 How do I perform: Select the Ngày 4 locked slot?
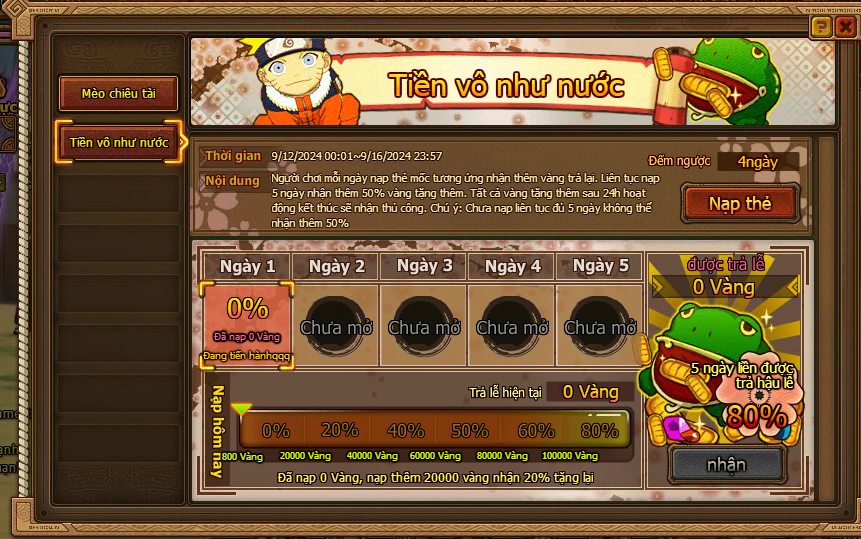point(512,323)
